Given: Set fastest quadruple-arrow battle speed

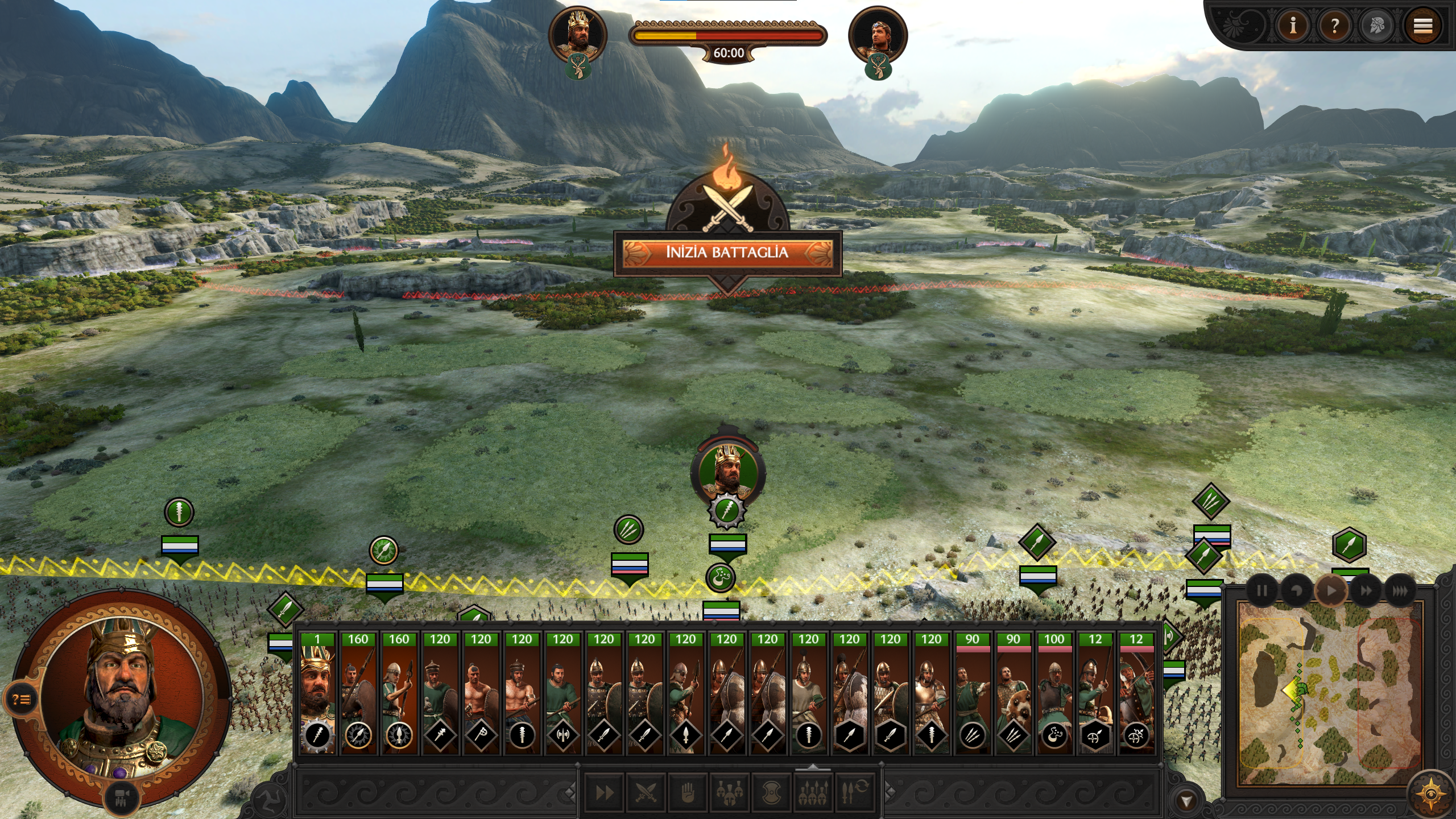Looking at the screenshot, I should point(1400,591).
